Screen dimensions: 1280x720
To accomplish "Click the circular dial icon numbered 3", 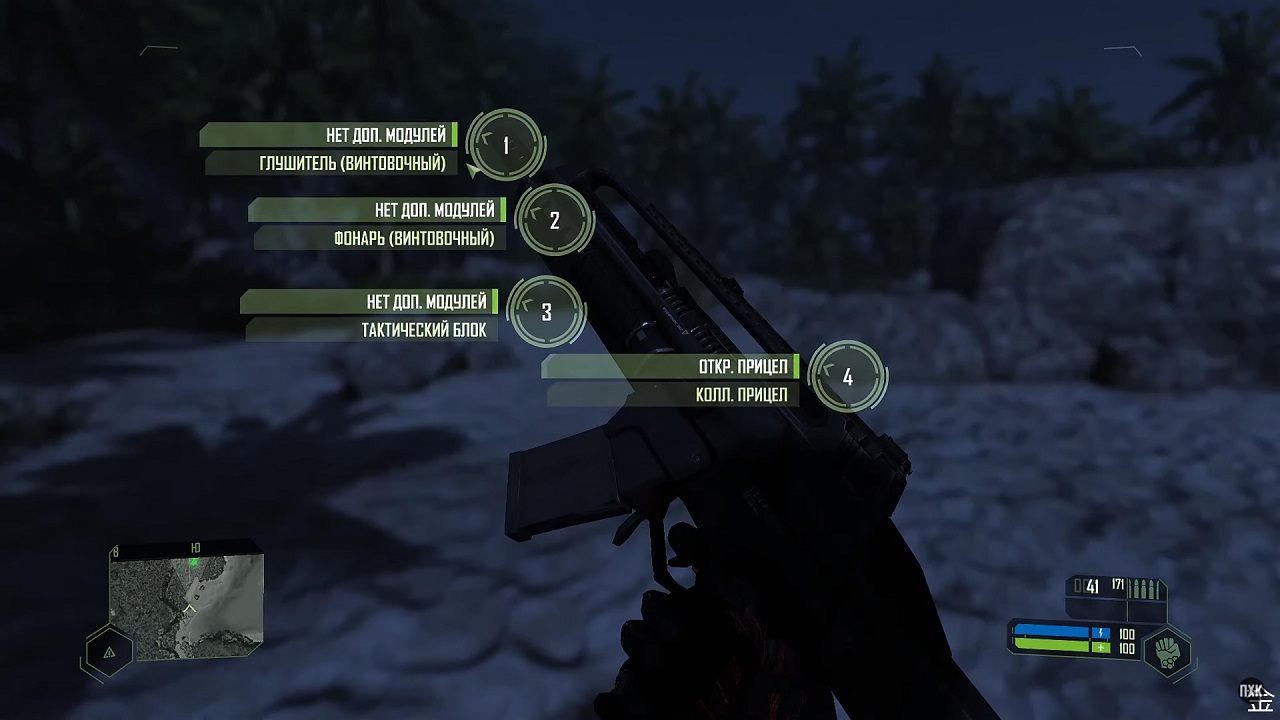I will tap(546, 312).
